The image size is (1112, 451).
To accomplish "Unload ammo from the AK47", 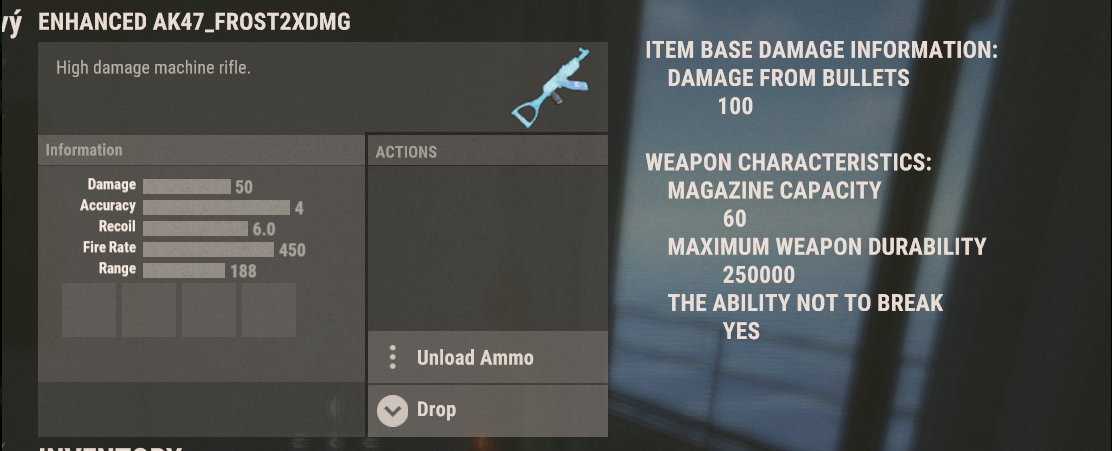I will coord(475,358).
